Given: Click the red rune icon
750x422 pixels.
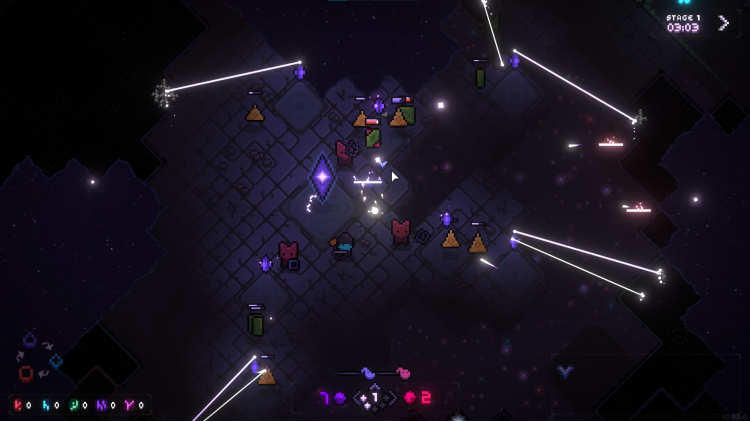Looking at the screenshot, I should tap(19, 405).
